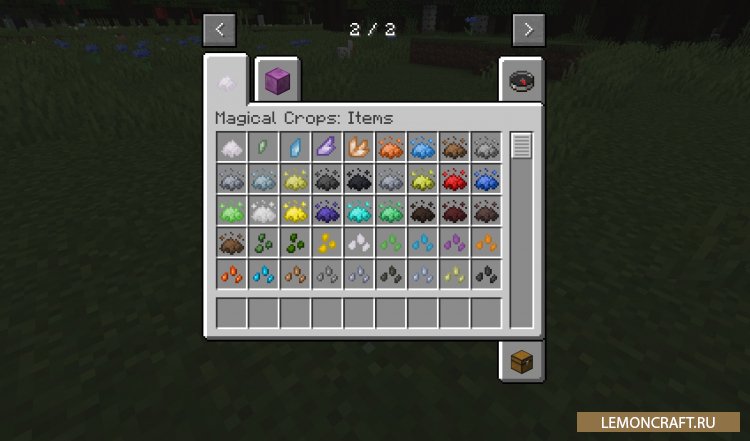The width and height of the screenshot is (750, 441).
Task: Select the green shard item
Action: click(264, 148)
